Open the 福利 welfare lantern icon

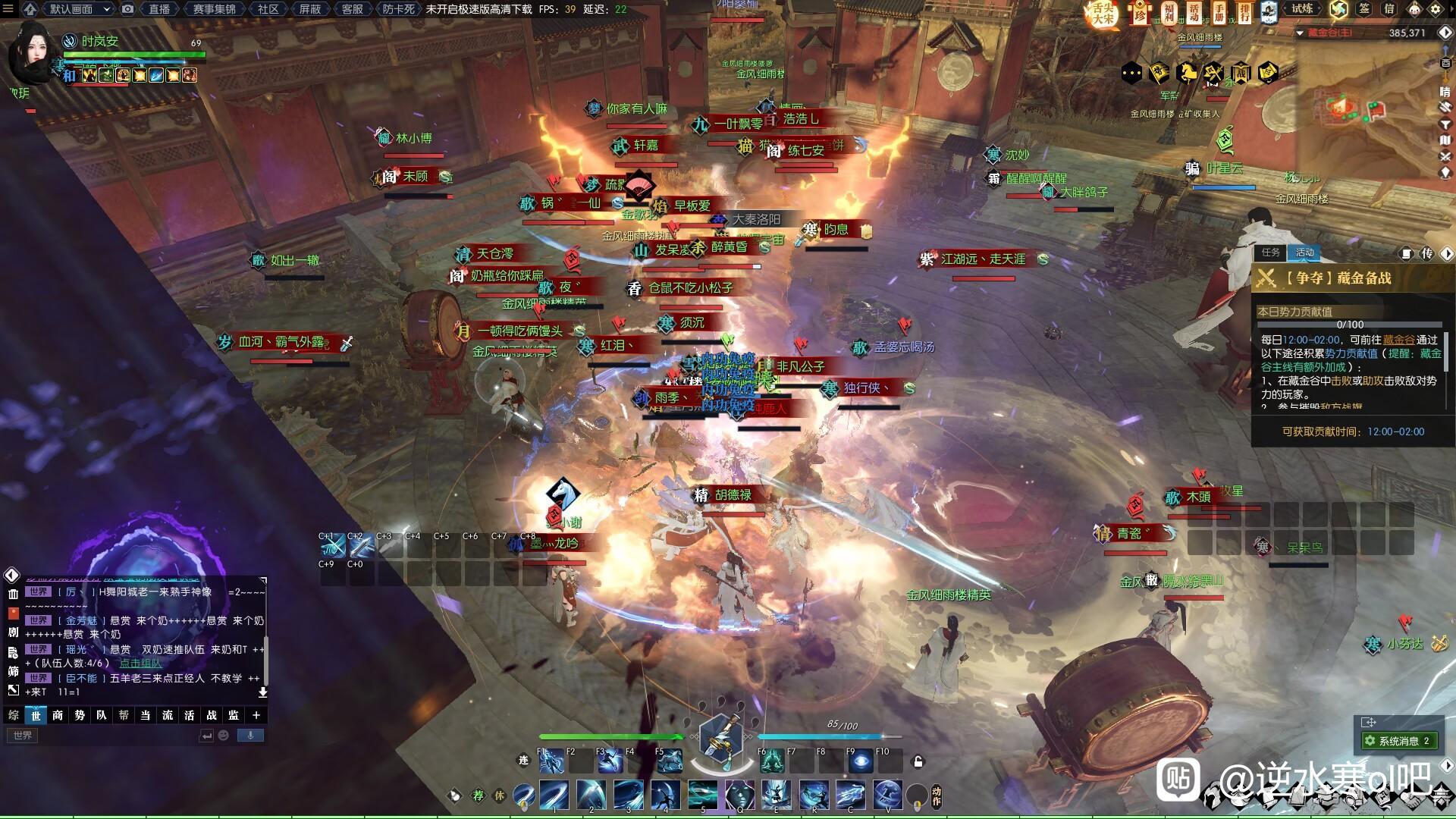coord(1169,11)
